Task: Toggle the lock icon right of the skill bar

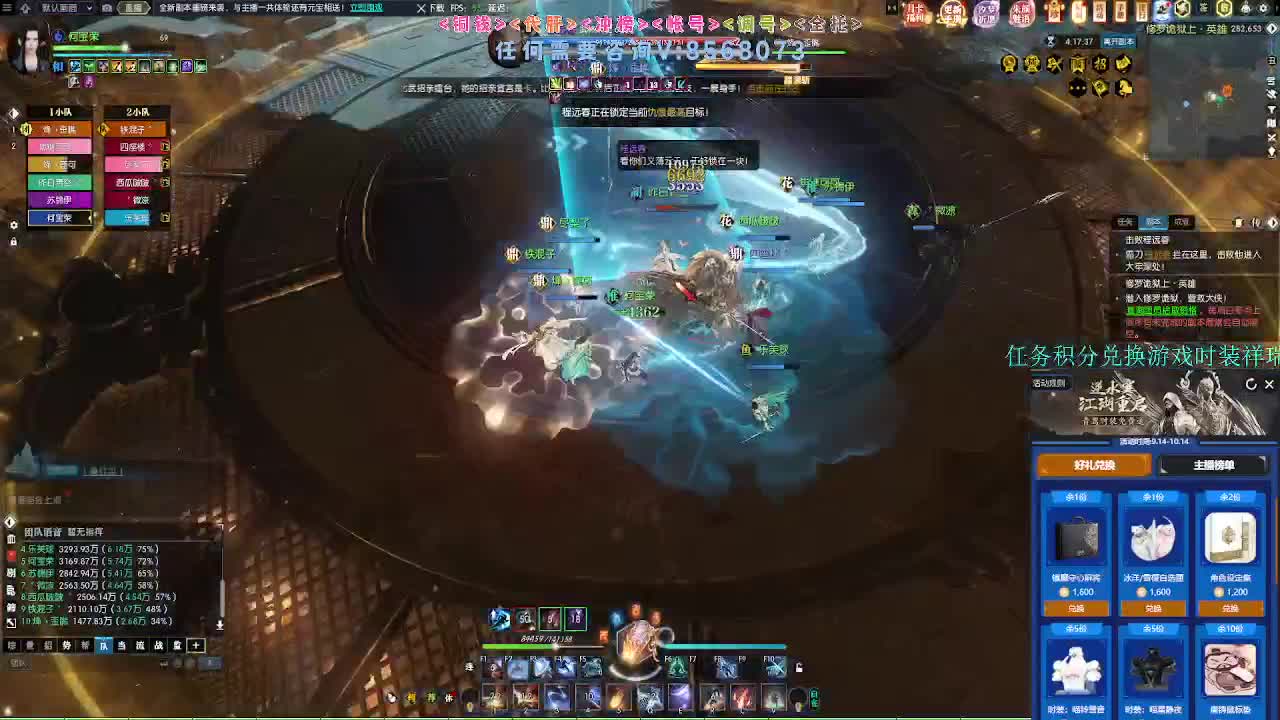Action: pyautogui.click(x=798, y=667)
